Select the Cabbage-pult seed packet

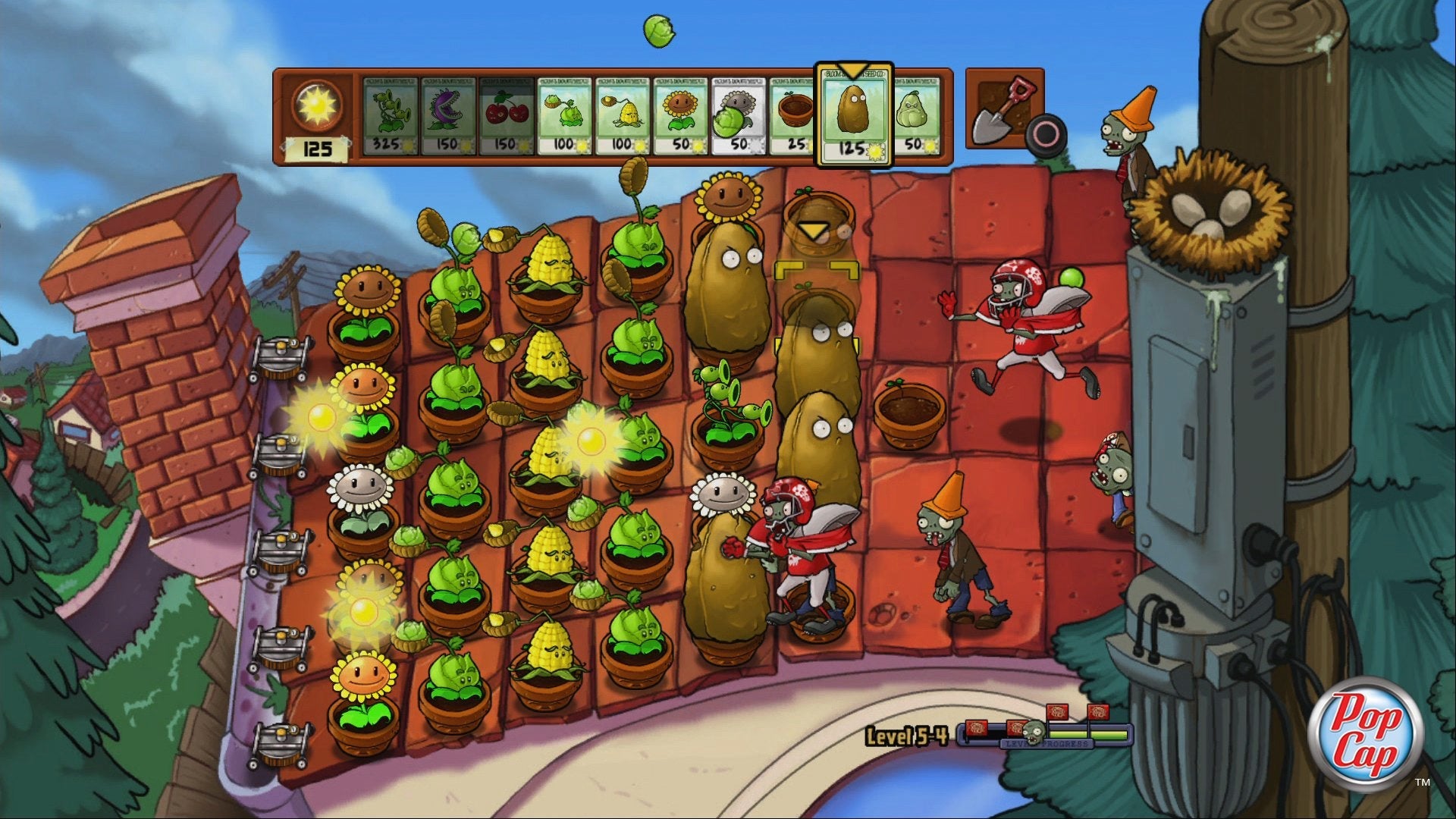pos(564,116)
